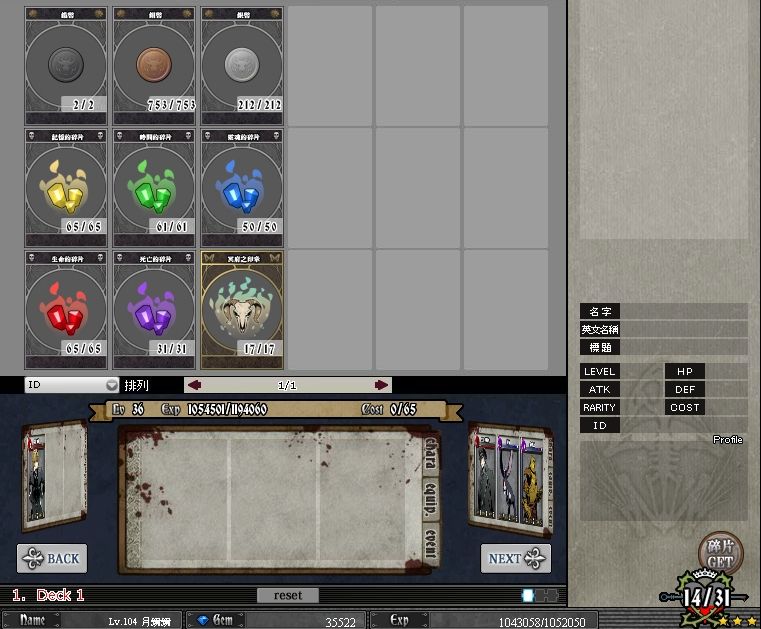Viewport: 761px width, 629px height.
Task: Select the purple crystal shard card
Action: coord(154,309)
